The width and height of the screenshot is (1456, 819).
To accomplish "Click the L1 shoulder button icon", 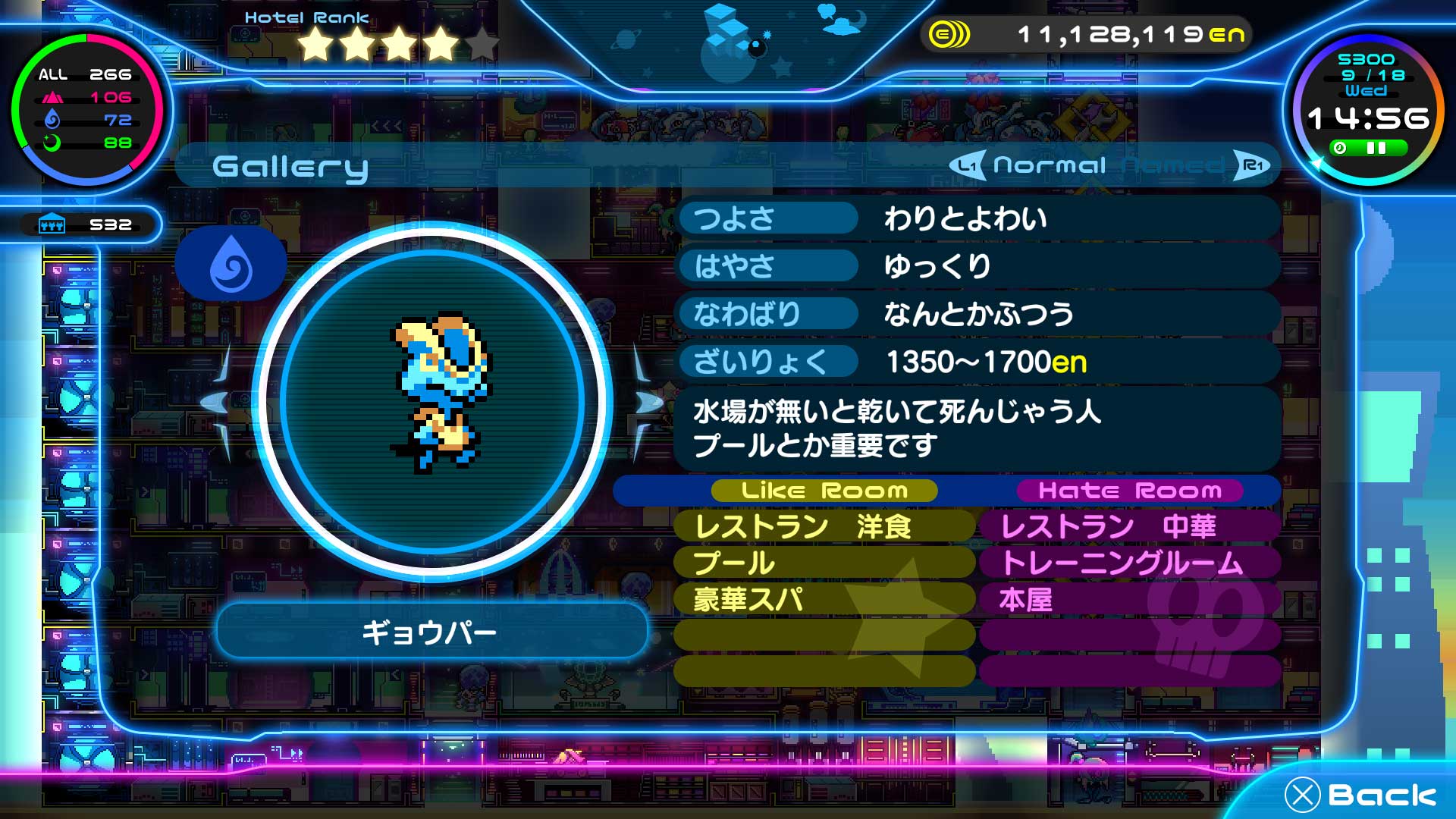I will (x=968, y=165).
